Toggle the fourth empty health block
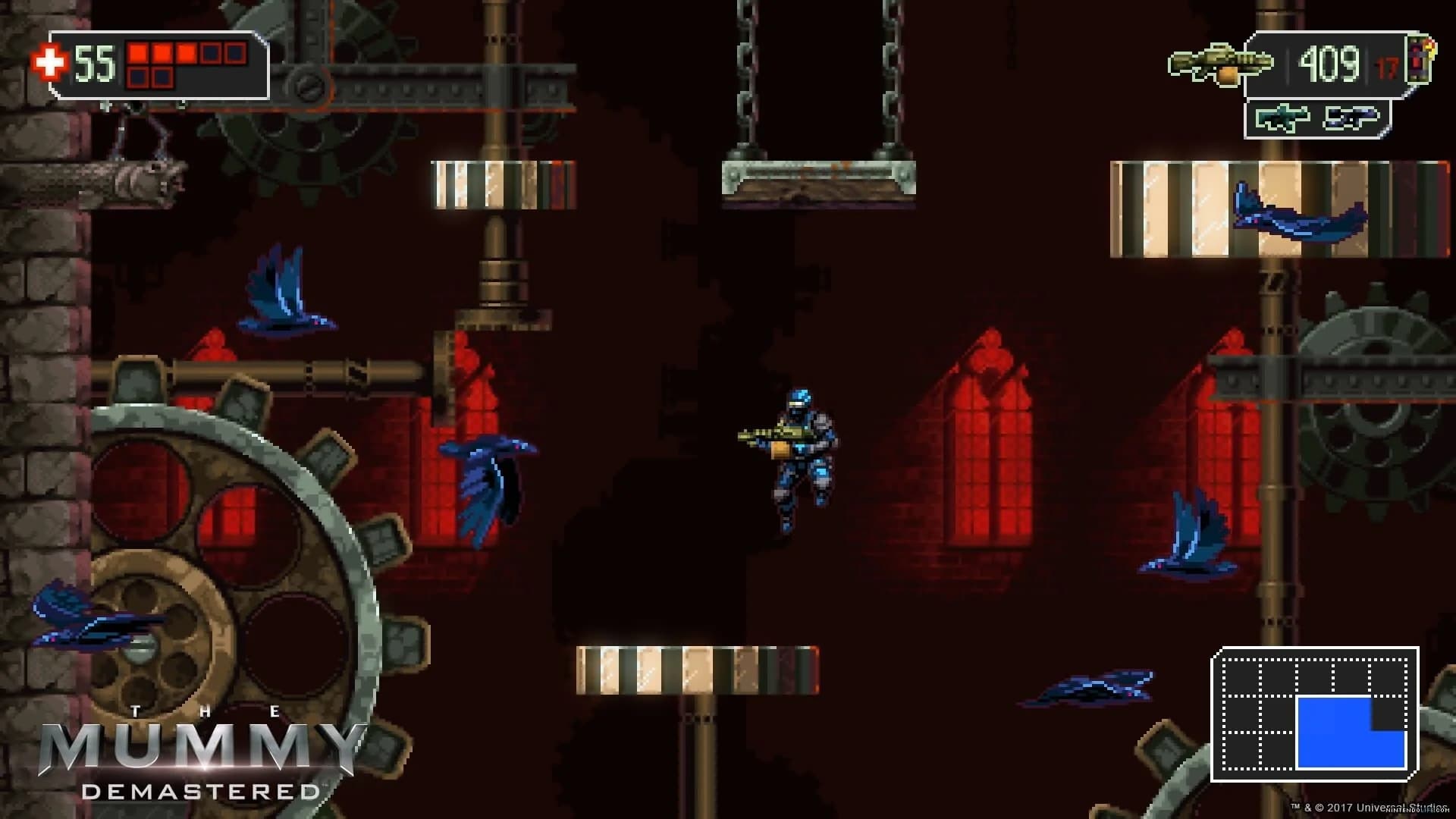The height and width of the screenshot is (819, 1456). click(x=211, y=54)
